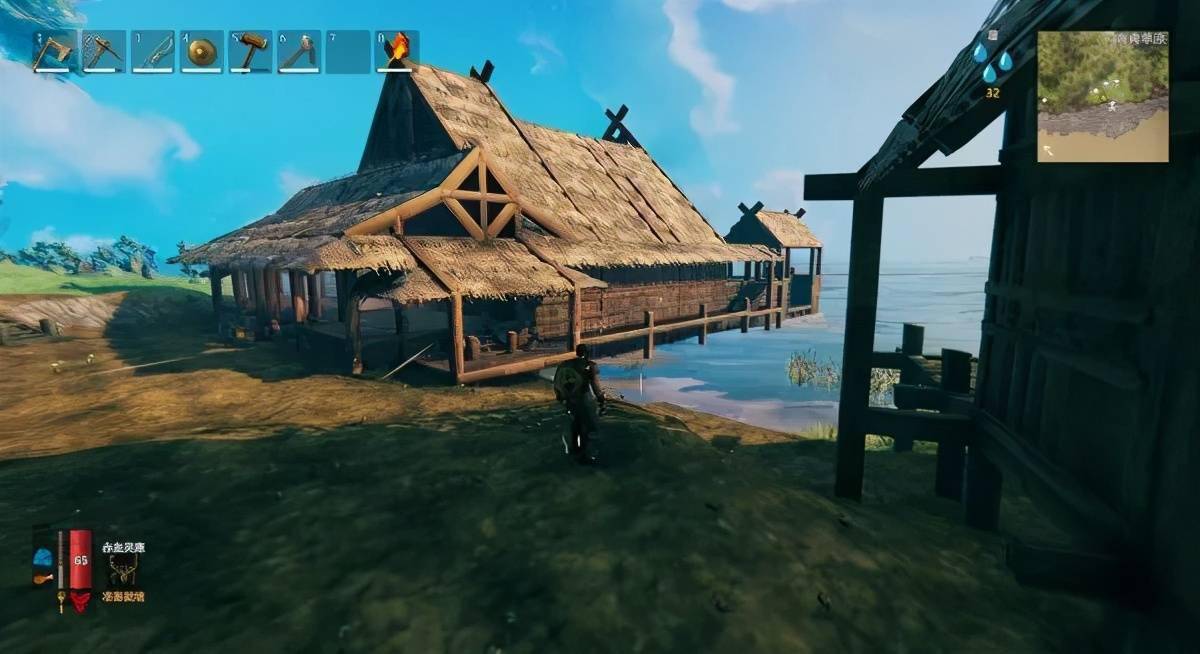Image resolution: width=1200 pixels, height=654 pixels.
Task: Activate the deer antler forsaken power icon
Action: [123, 571]
